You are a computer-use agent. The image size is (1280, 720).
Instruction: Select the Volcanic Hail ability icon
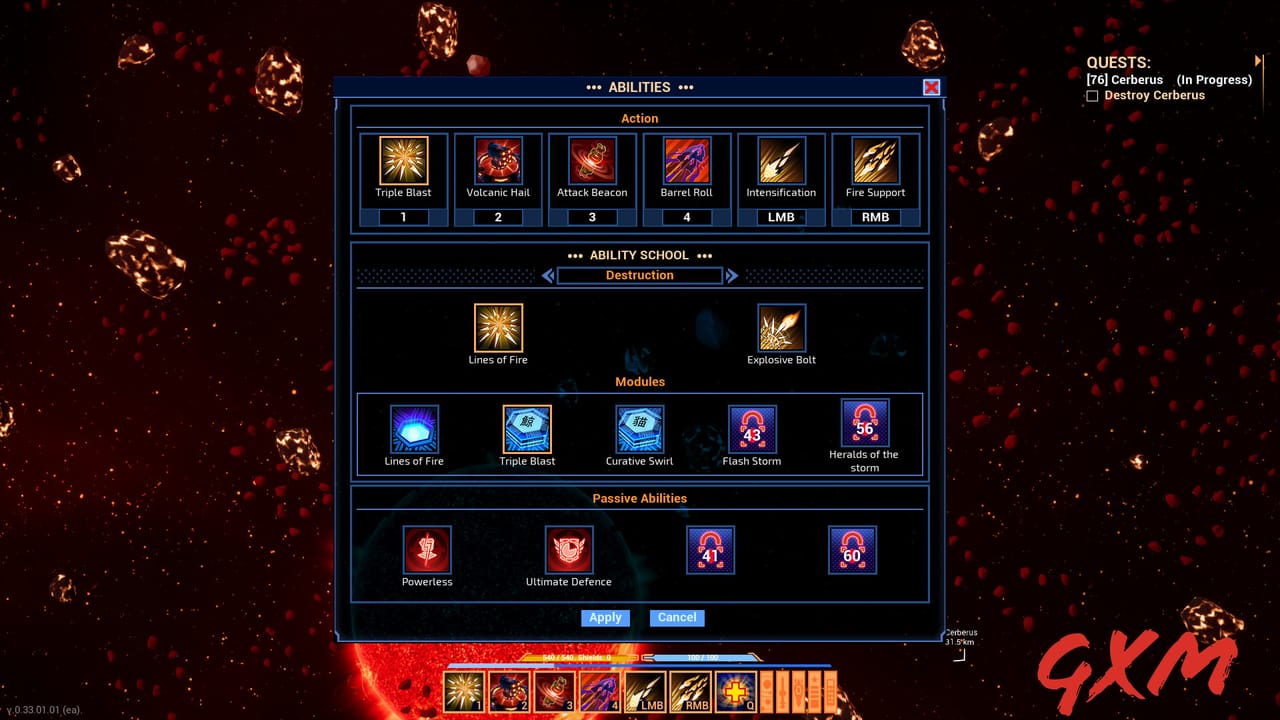pos(498,160)
